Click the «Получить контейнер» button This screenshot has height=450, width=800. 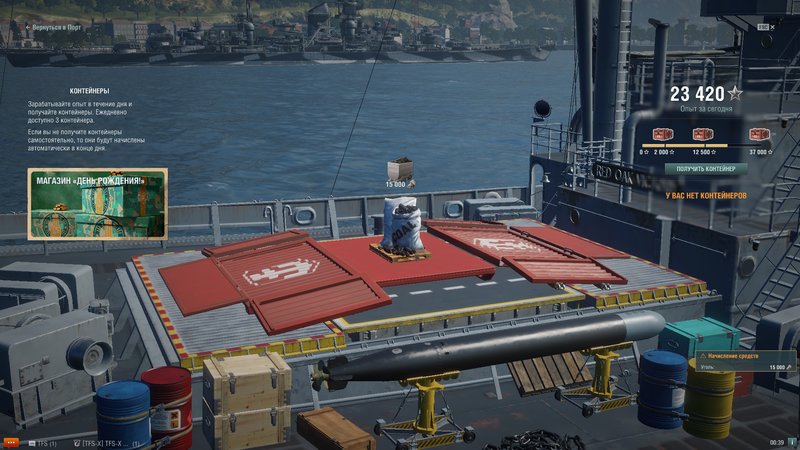[705, 169]
